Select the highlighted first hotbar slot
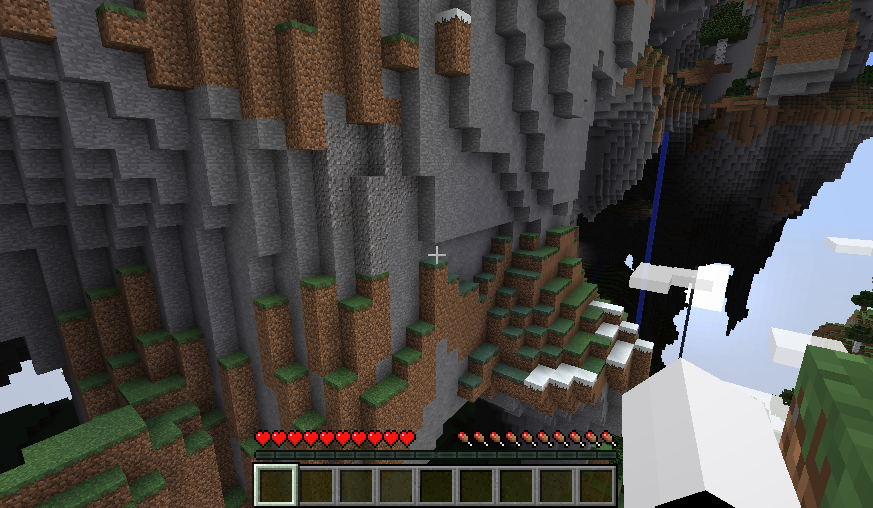 (276, 485)
